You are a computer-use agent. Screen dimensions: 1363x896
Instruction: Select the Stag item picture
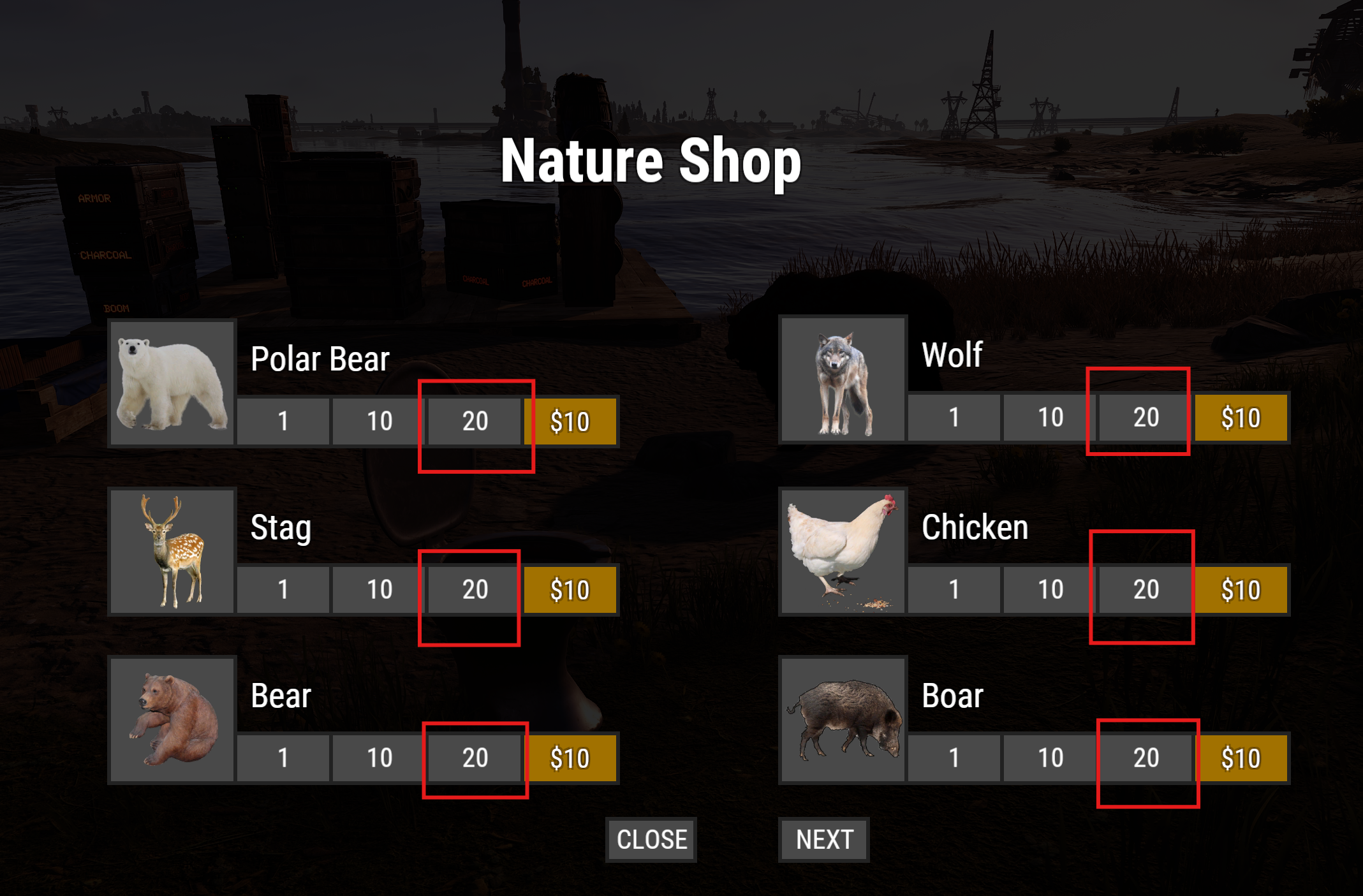(172, 550)
